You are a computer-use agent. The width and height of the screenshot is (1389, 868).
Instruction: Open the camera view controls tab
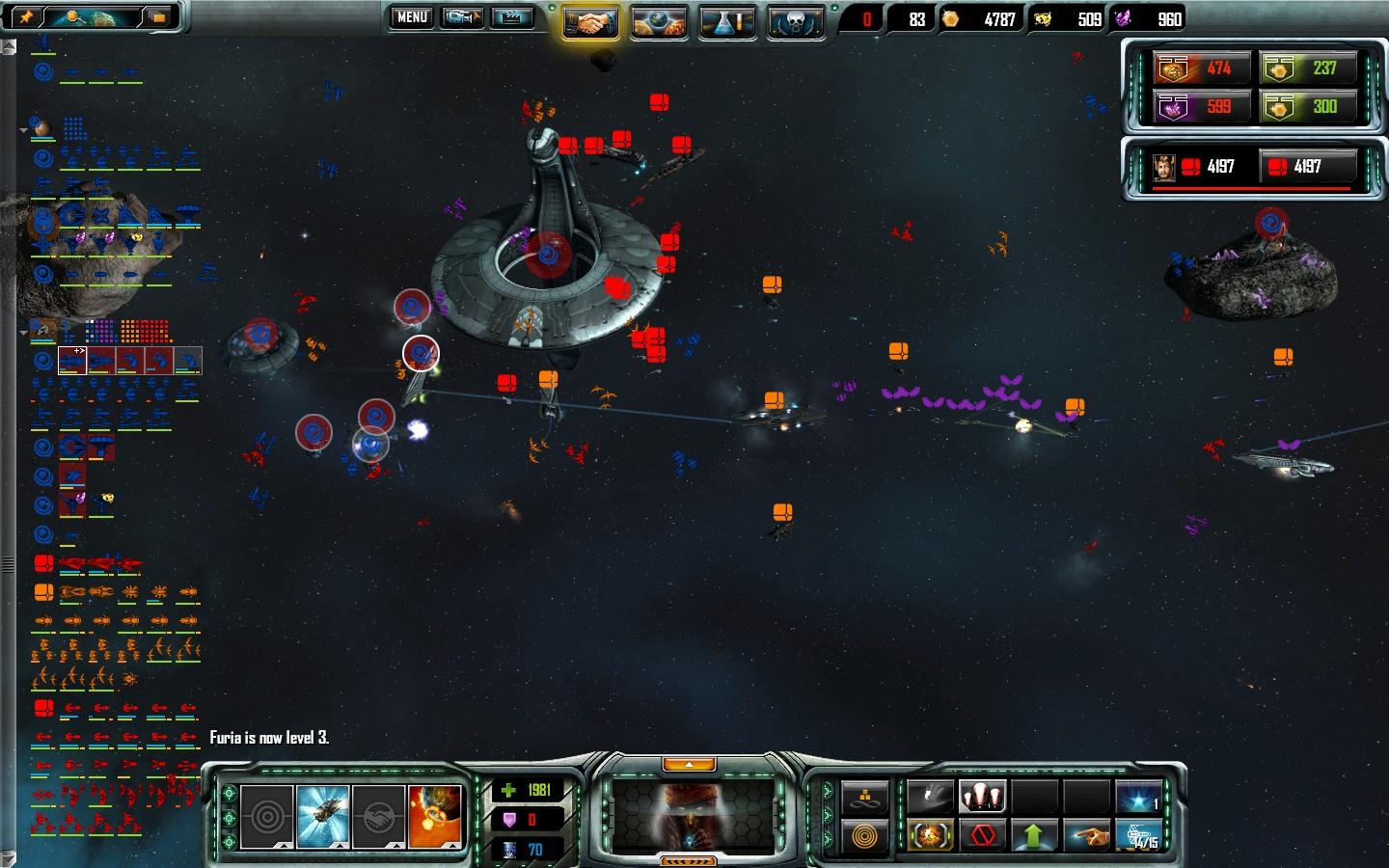(463, 17)
